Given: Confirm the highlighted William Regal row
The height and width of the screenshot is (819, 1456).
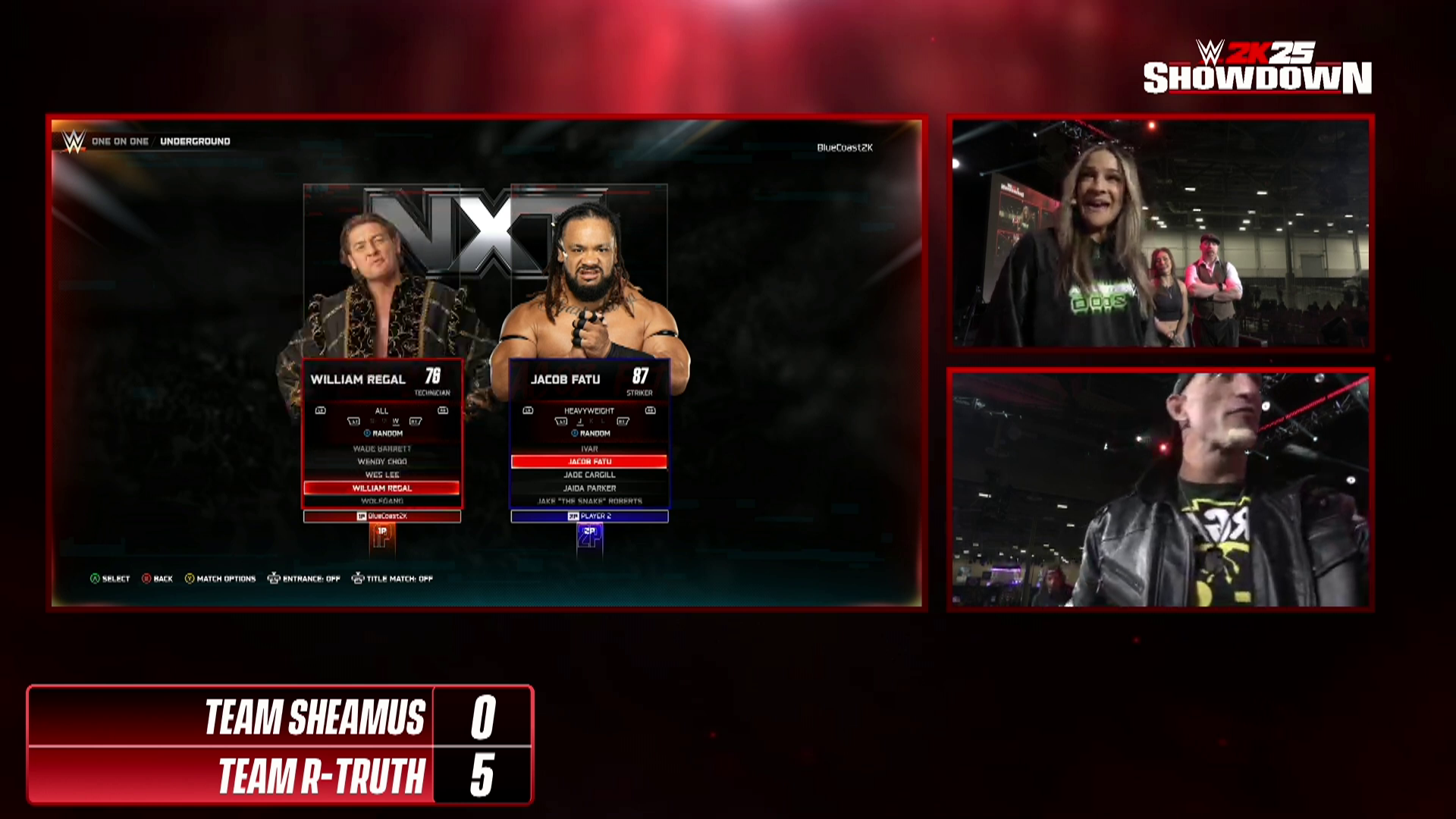Looking at the screenshot, I should (382, 488).
